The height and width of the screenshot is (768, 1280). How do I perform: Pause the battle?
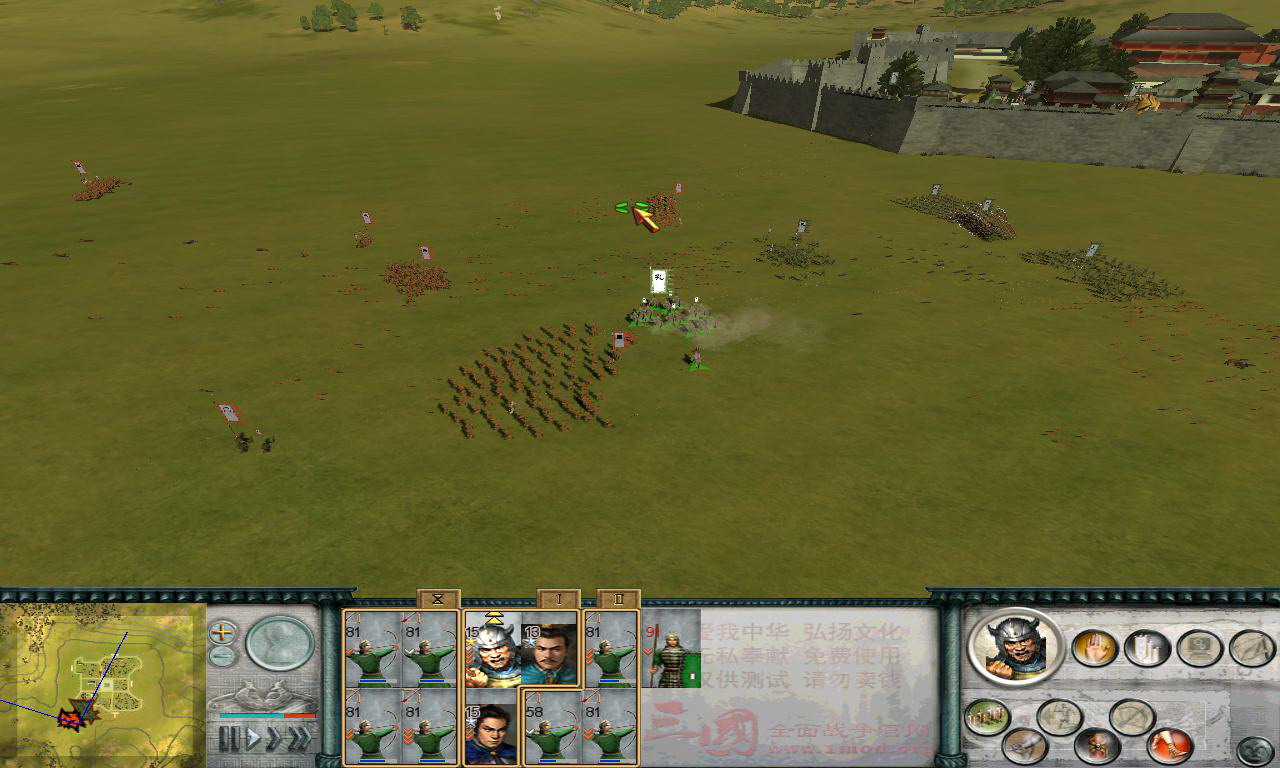click(x=229, y=740)
